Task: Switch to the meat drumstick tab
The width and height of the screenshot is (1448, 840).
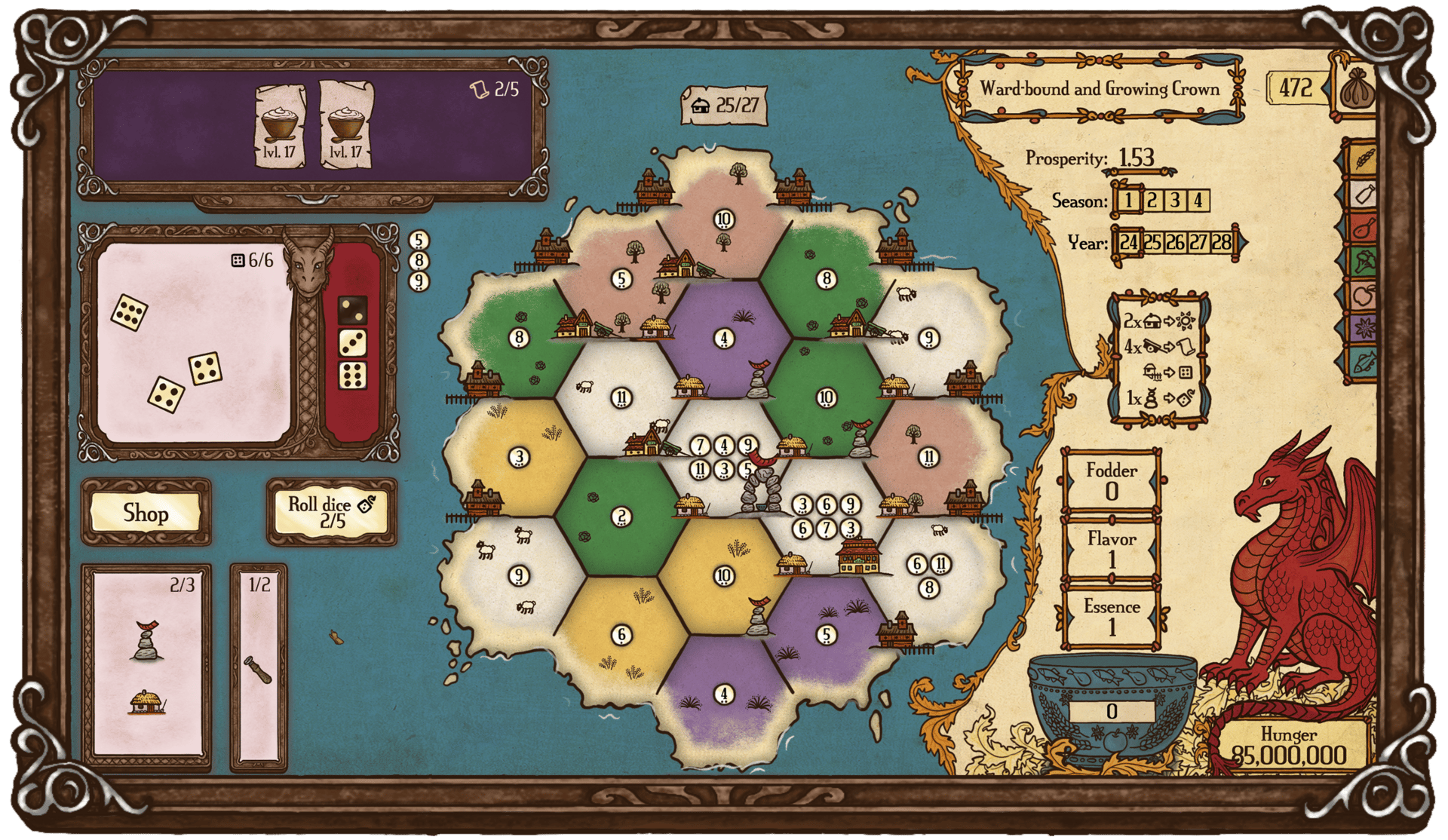Action: pyautogui.click(x=1364, y=228)
